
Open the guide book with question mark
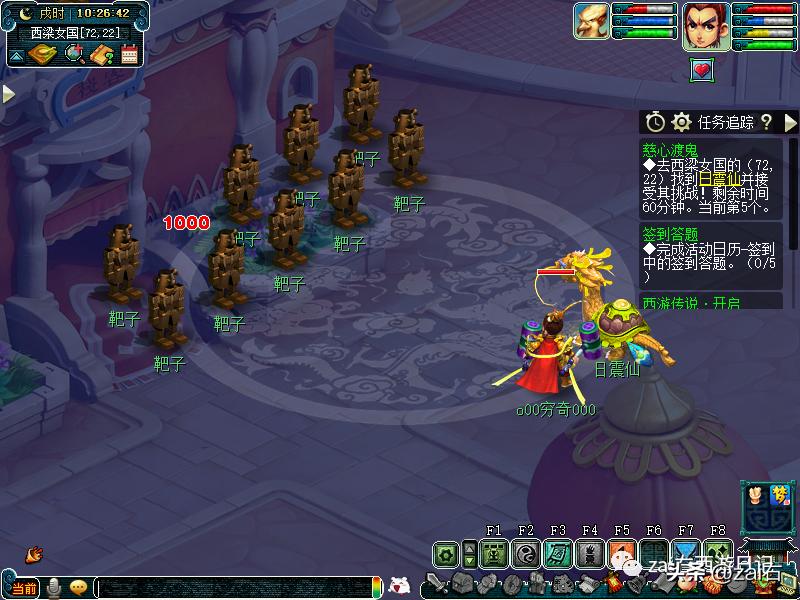(x=101, y=54)
